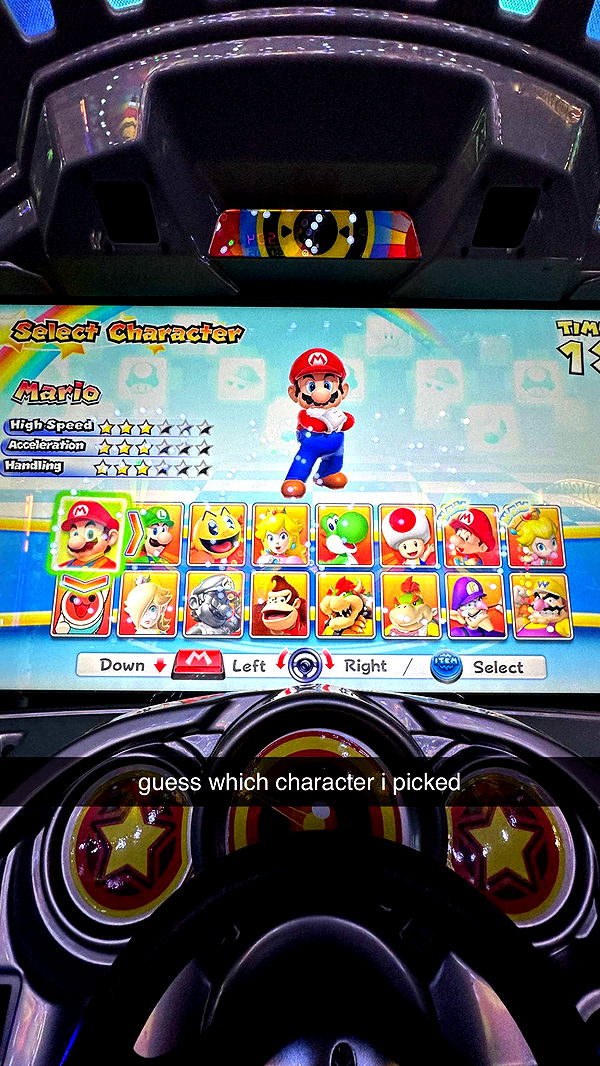Pick the Metal Mario tile
This screenshot has width=600, height=1066.
pyautogui.click(x=214, y=604)
